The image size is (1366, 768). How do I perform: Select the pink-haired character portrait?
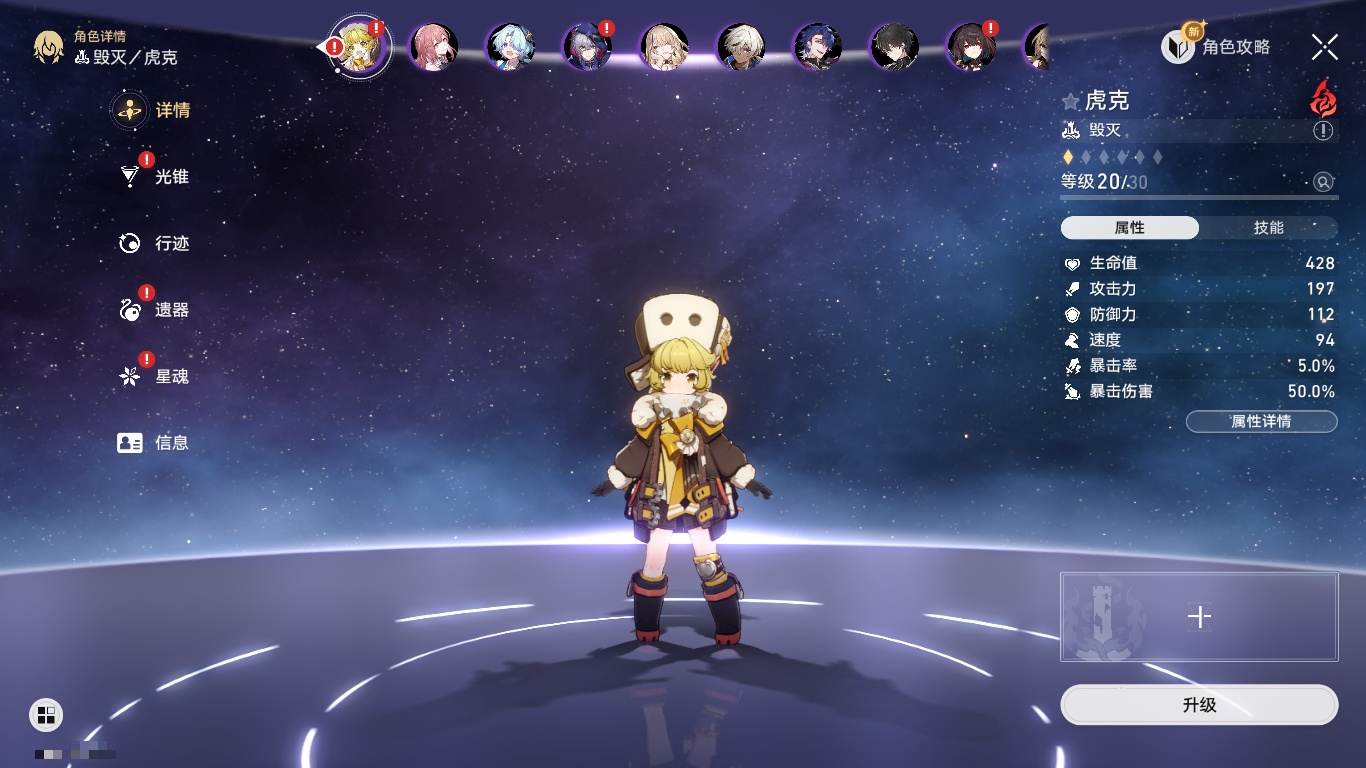pos(434,47)
